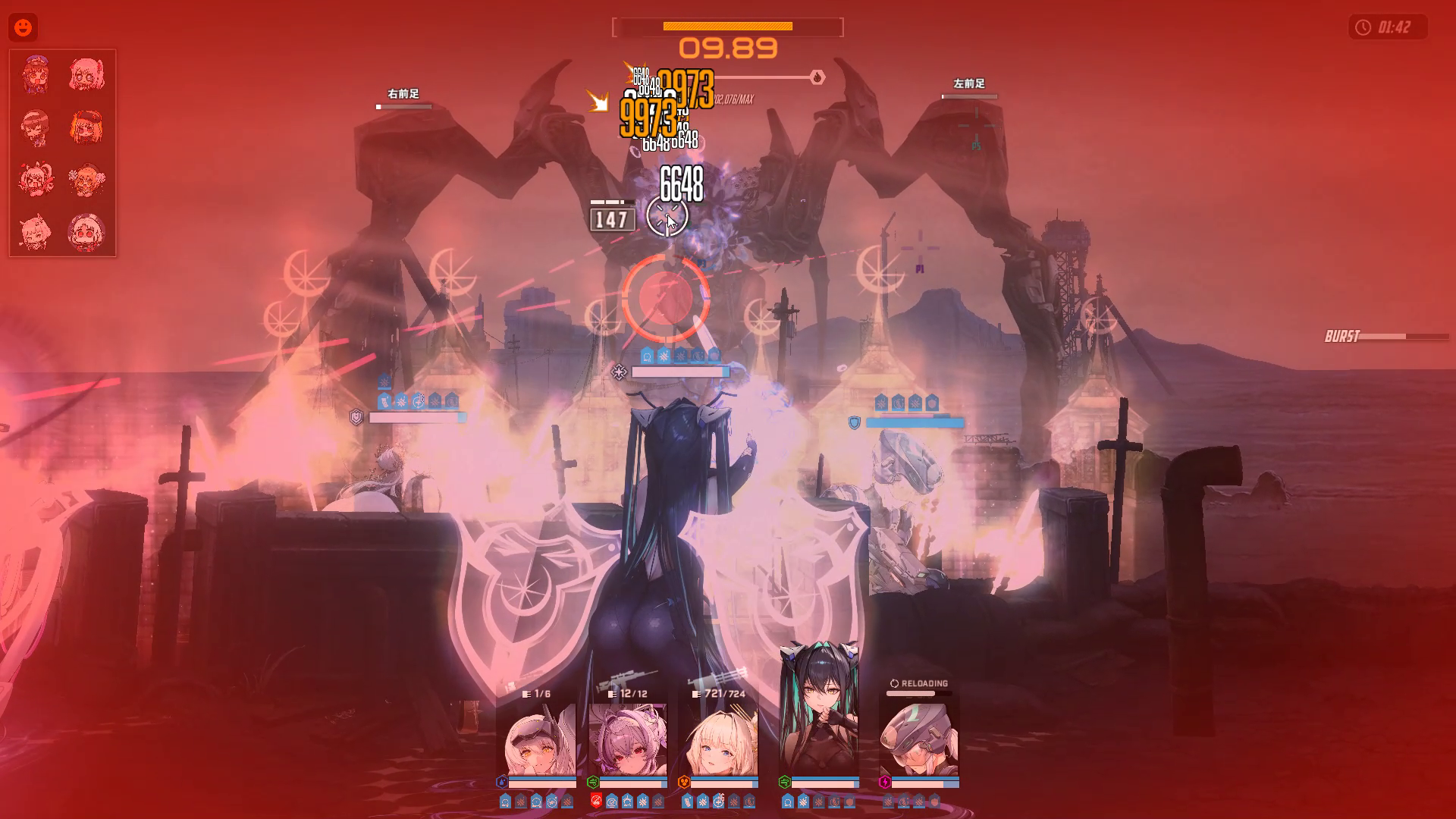Switch to the white-haired goggles character portrait

[540, 739]
